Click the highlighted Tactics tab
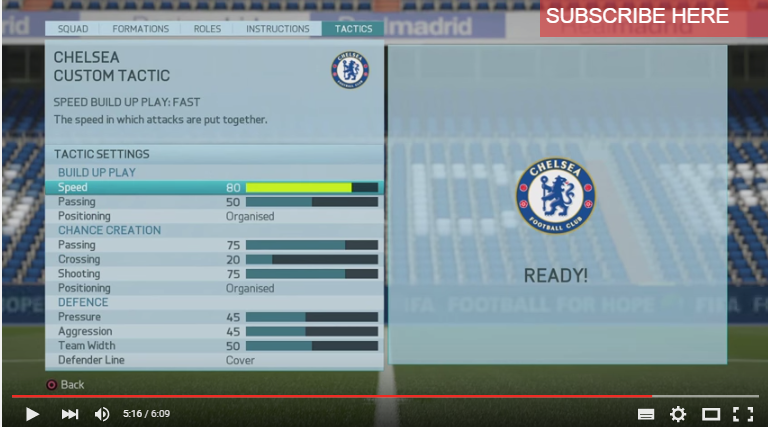 coord(353,29)
